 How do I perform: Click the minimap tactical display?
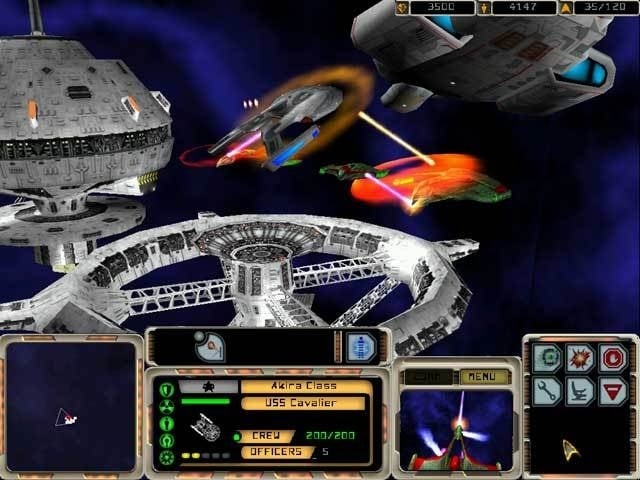(x=69, y=407)
